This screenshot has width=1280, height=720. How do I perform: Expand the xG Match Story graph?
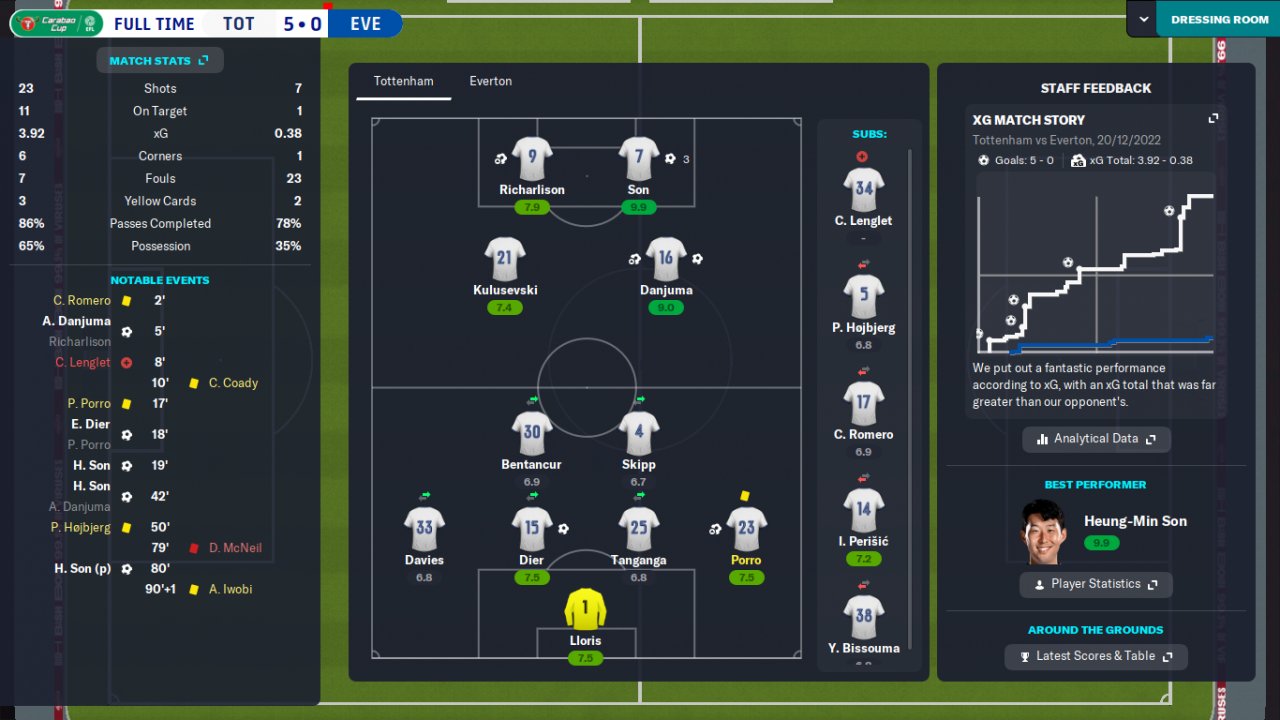pos(1213,119)
